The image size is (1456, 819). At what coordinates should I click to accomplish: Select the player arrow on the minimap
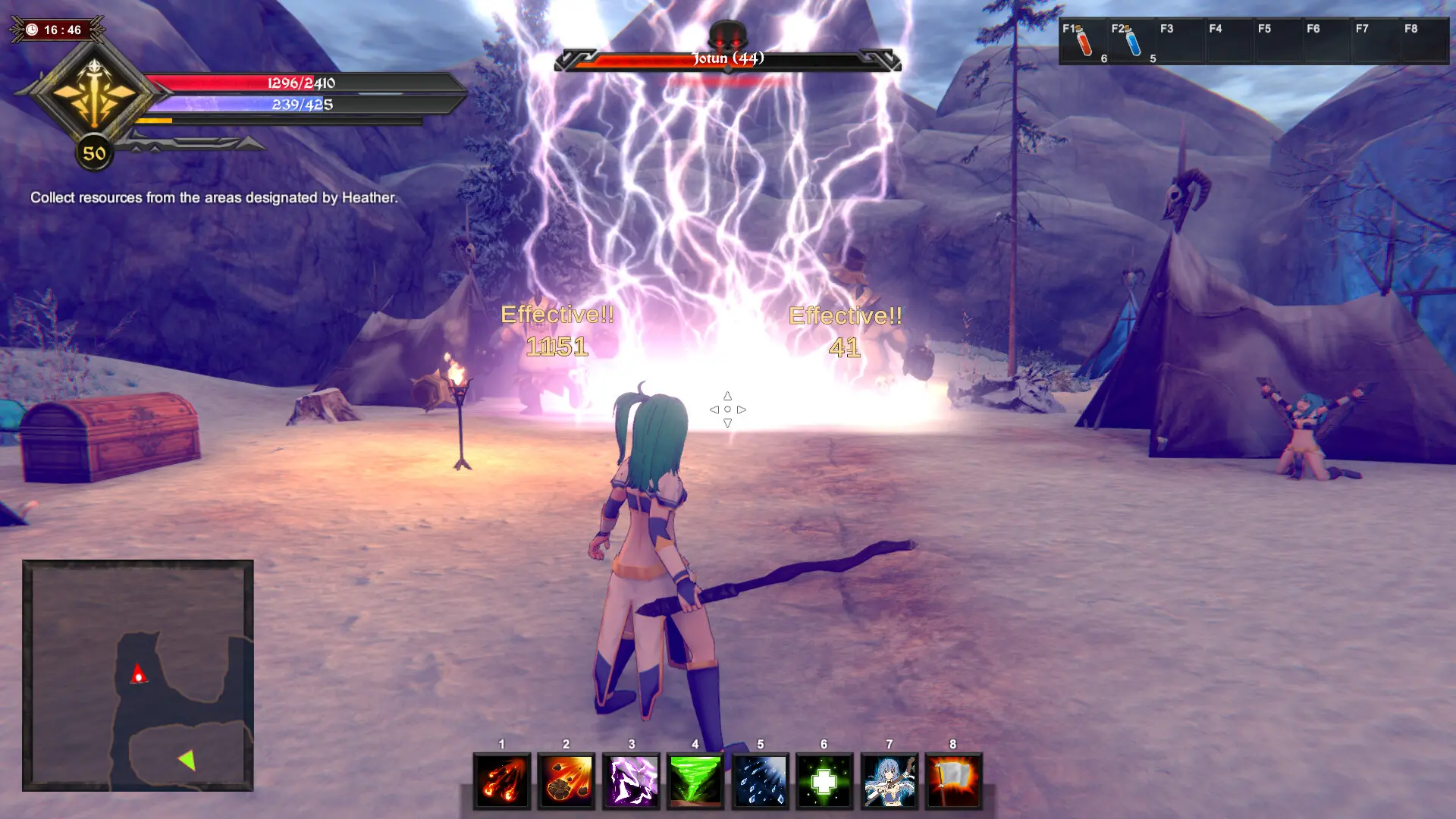tap(137, 674)
